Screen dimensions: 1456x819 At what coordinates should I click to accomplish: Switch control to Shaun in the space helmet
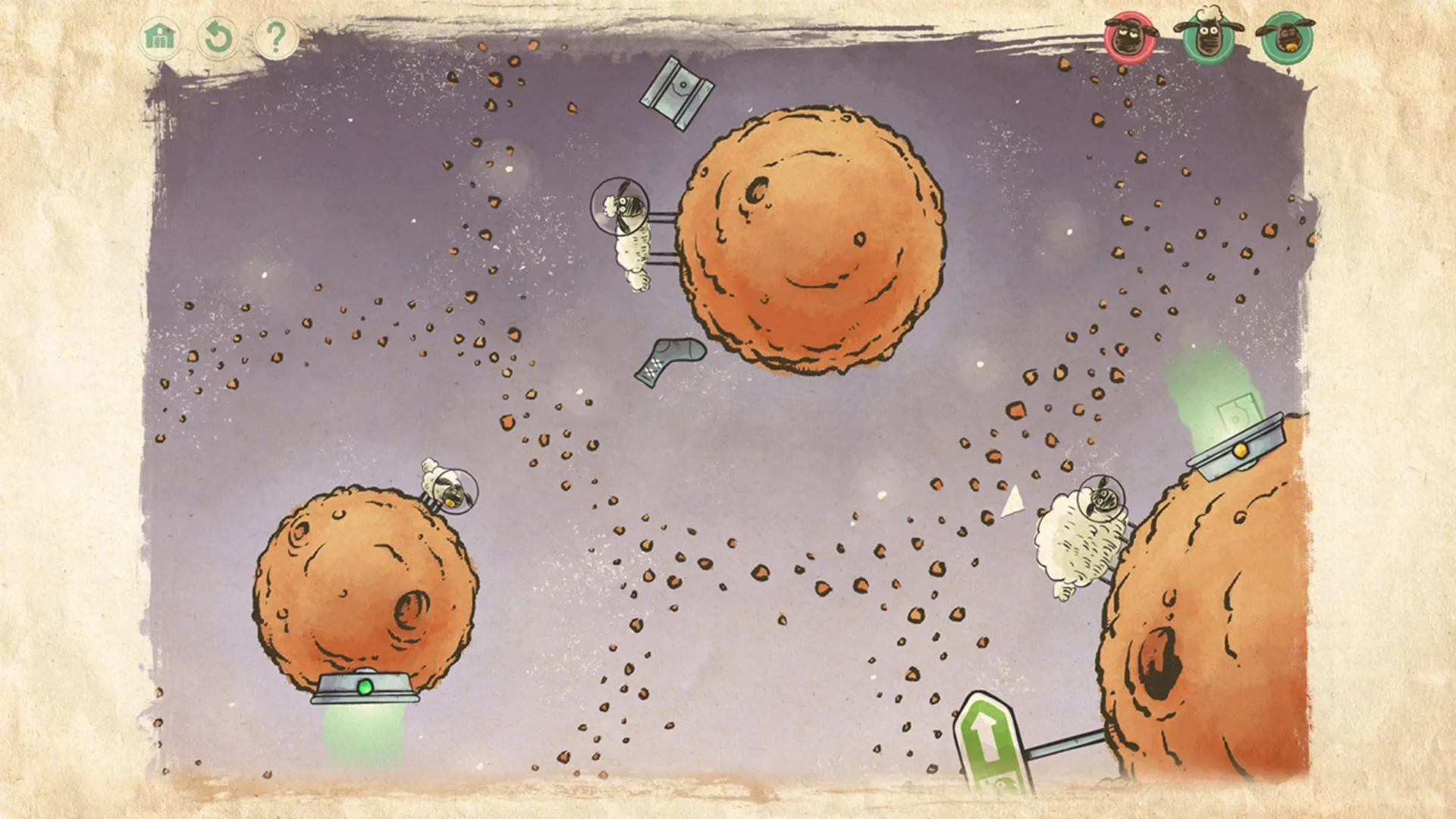click(x=628, y=227)
